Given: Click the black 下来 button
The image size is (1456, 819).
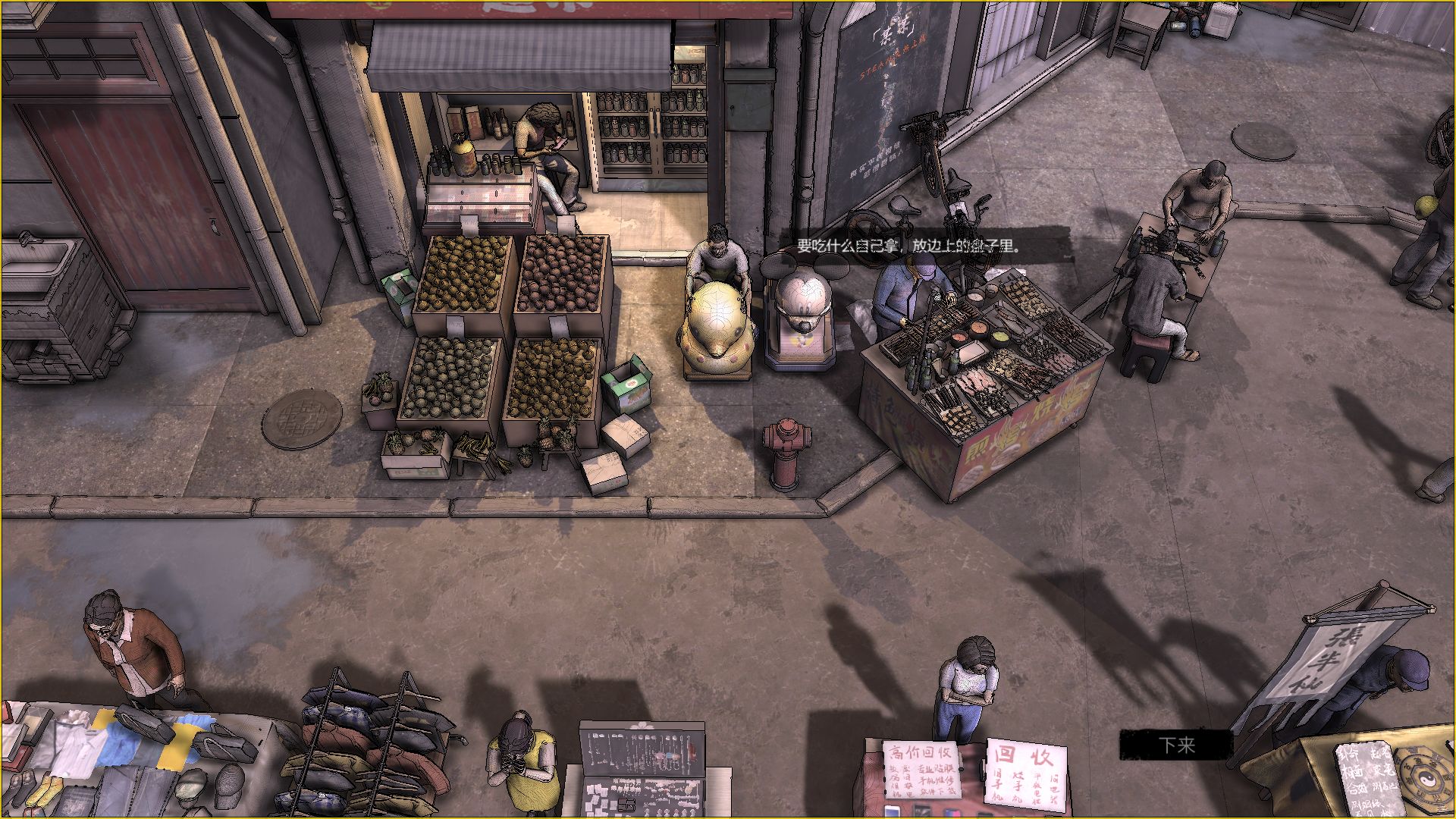Looking at the screenshot, I should pyautogui.click(x=1176, y=745).
